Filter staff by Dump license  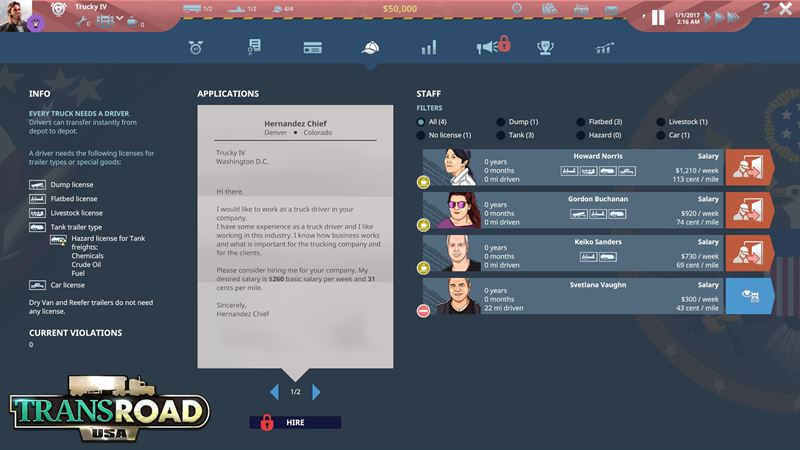click(501, 122)
